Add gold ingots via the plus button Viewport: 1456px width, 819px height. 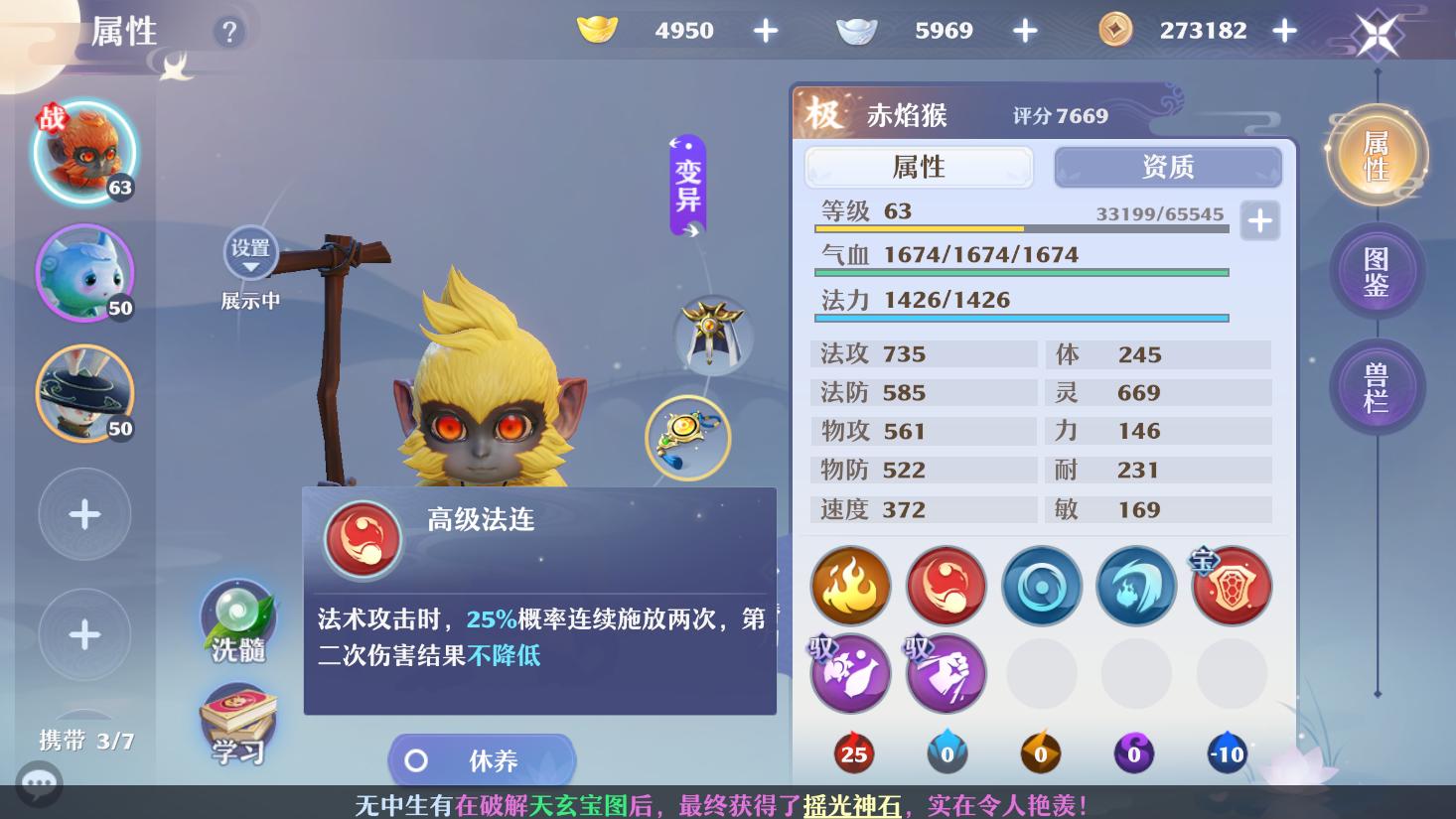[765, 30]
